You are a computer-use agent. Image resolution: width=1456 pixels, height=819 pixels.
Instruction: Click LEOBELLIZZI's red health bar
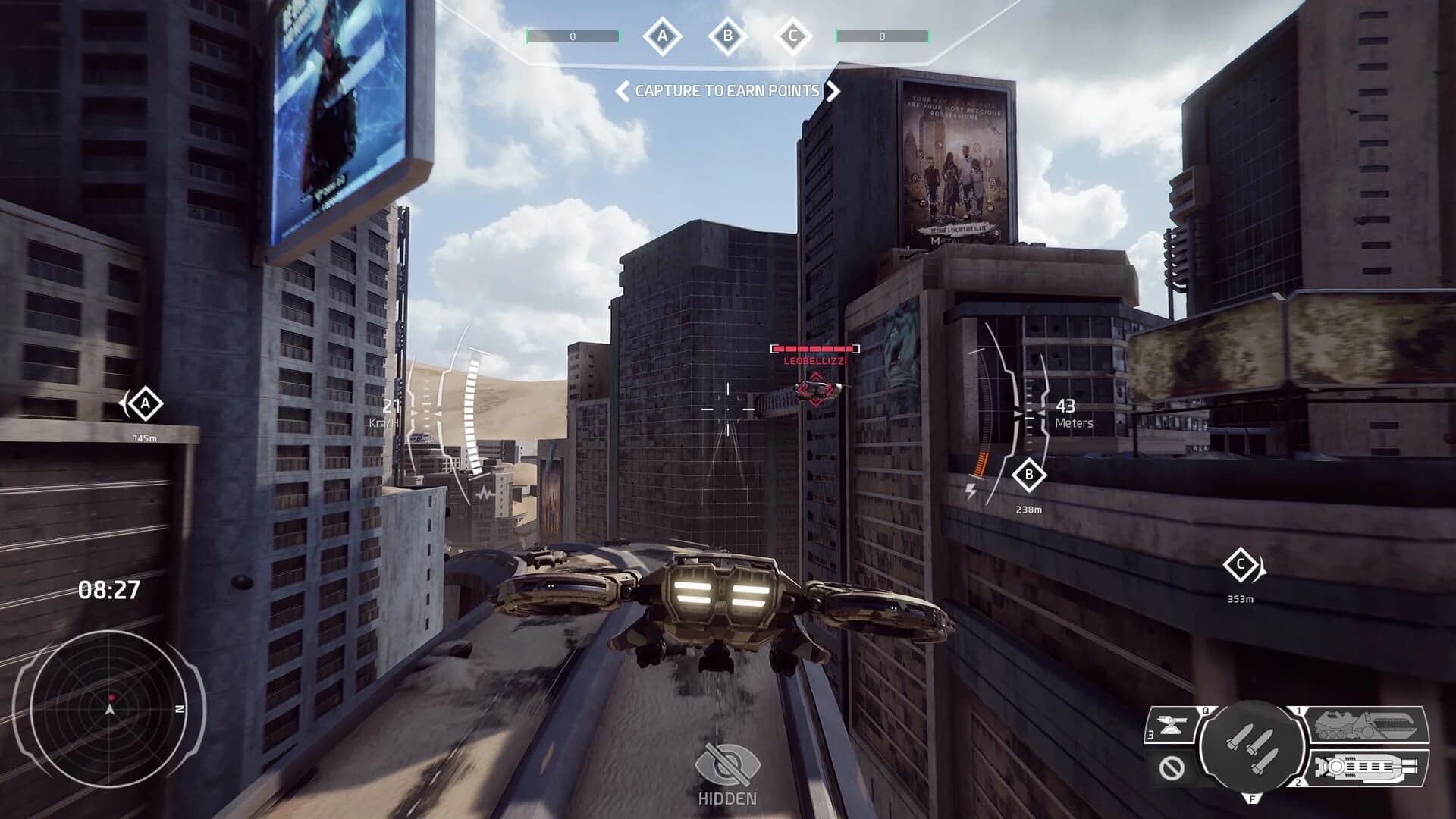[x=814, y=348]
